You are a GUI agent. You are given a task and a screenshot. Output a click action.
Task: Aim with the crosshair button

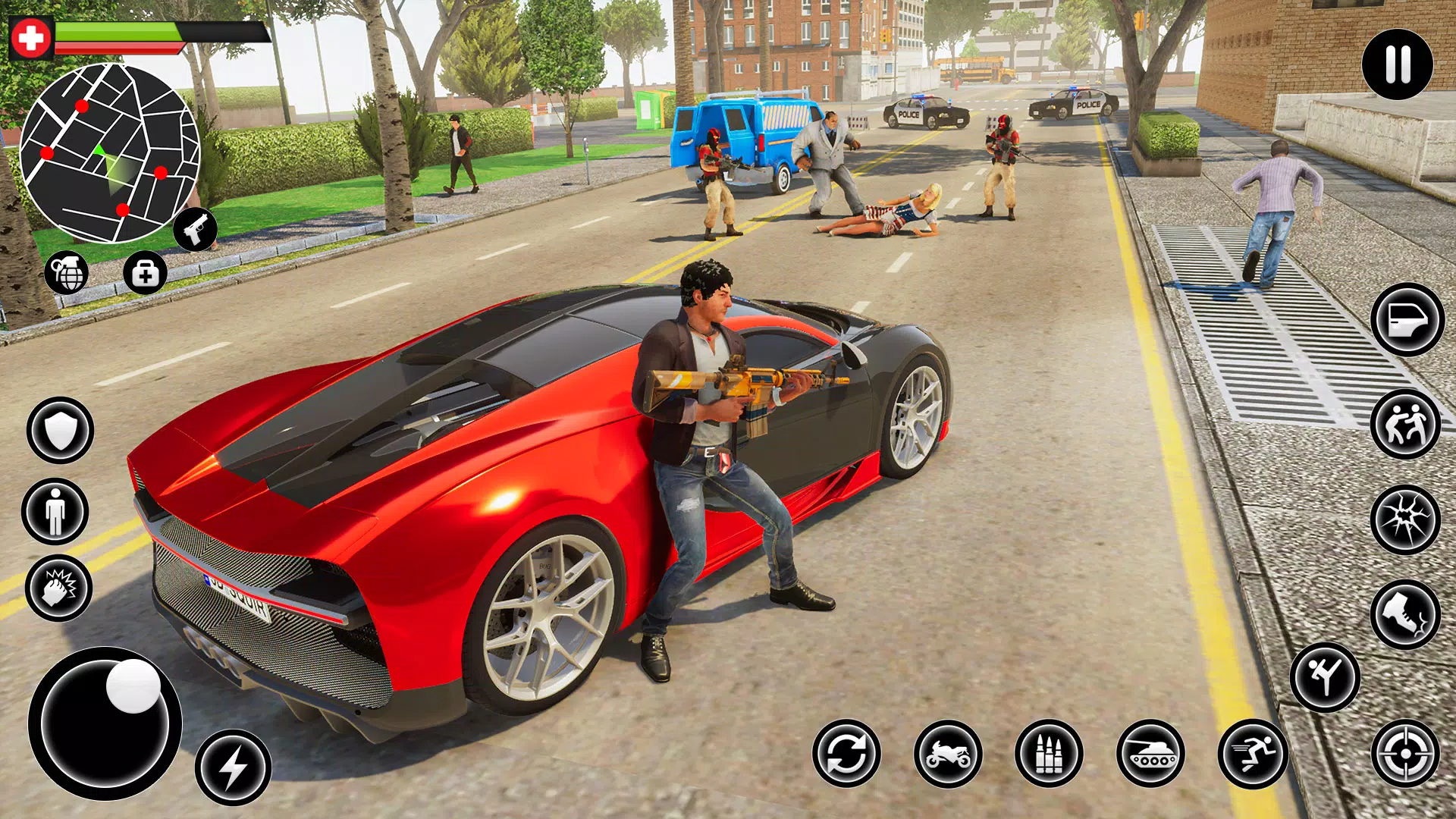pyautogui.click(x=1405, y=754)
